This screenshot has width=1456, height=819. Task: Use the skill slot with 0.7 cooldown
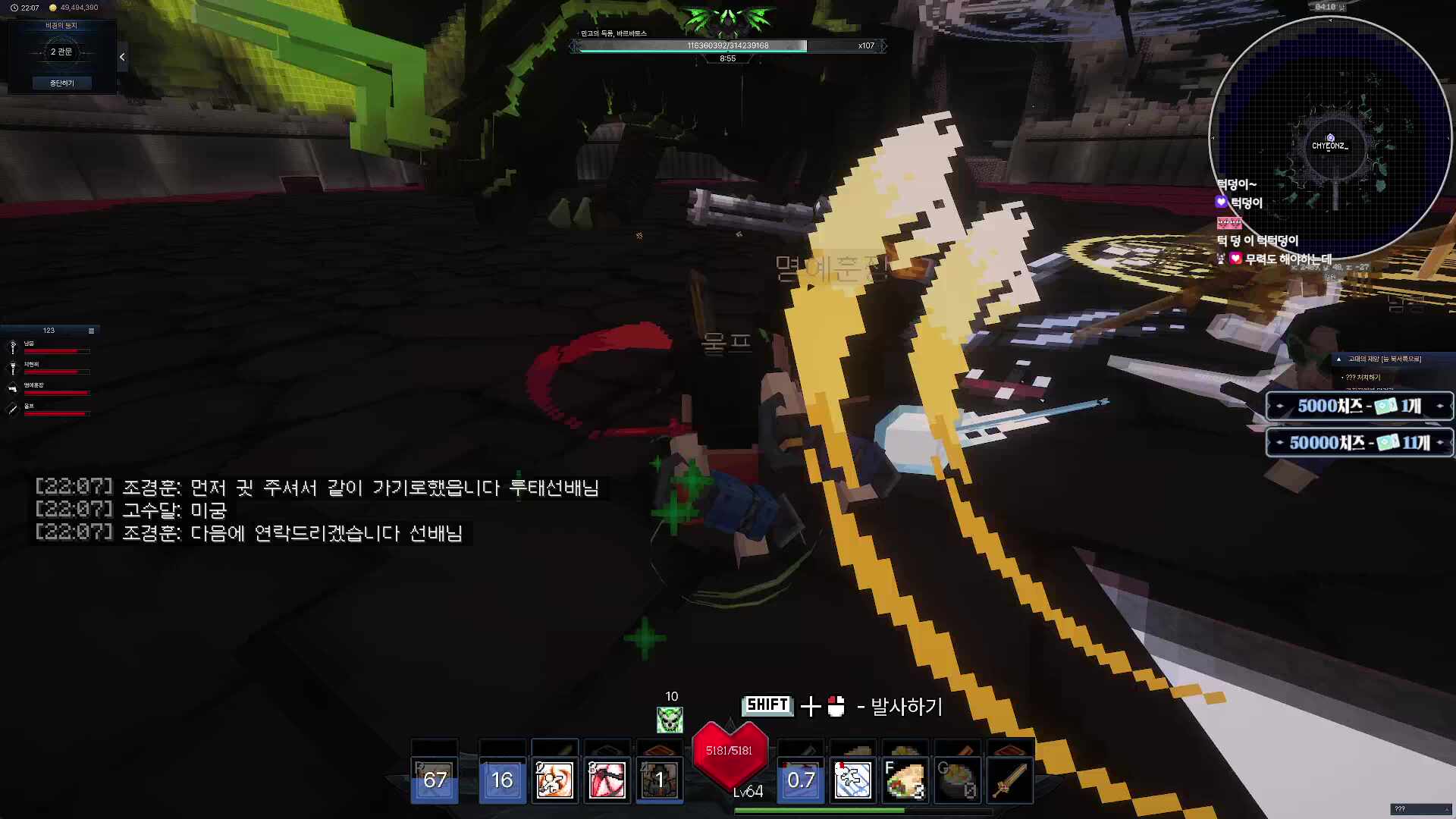(801, 780)
